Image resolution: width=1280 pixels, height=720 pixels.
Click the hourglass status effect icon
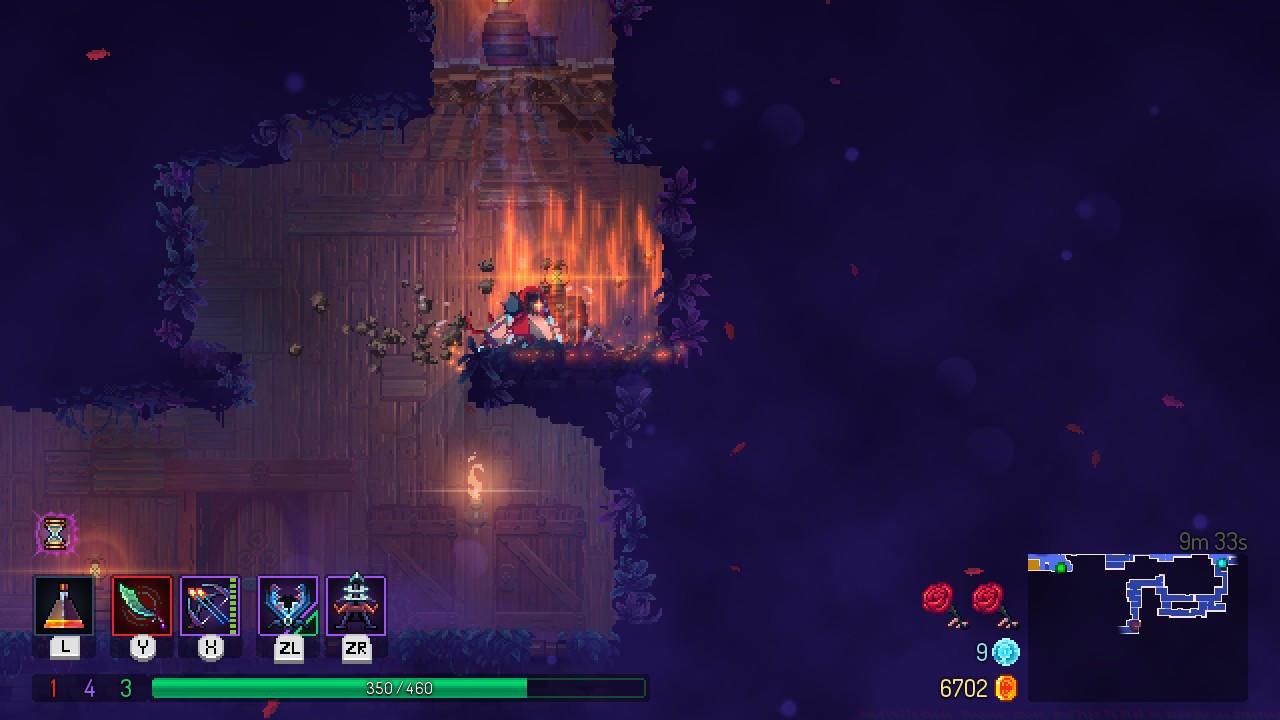point(55,534)
